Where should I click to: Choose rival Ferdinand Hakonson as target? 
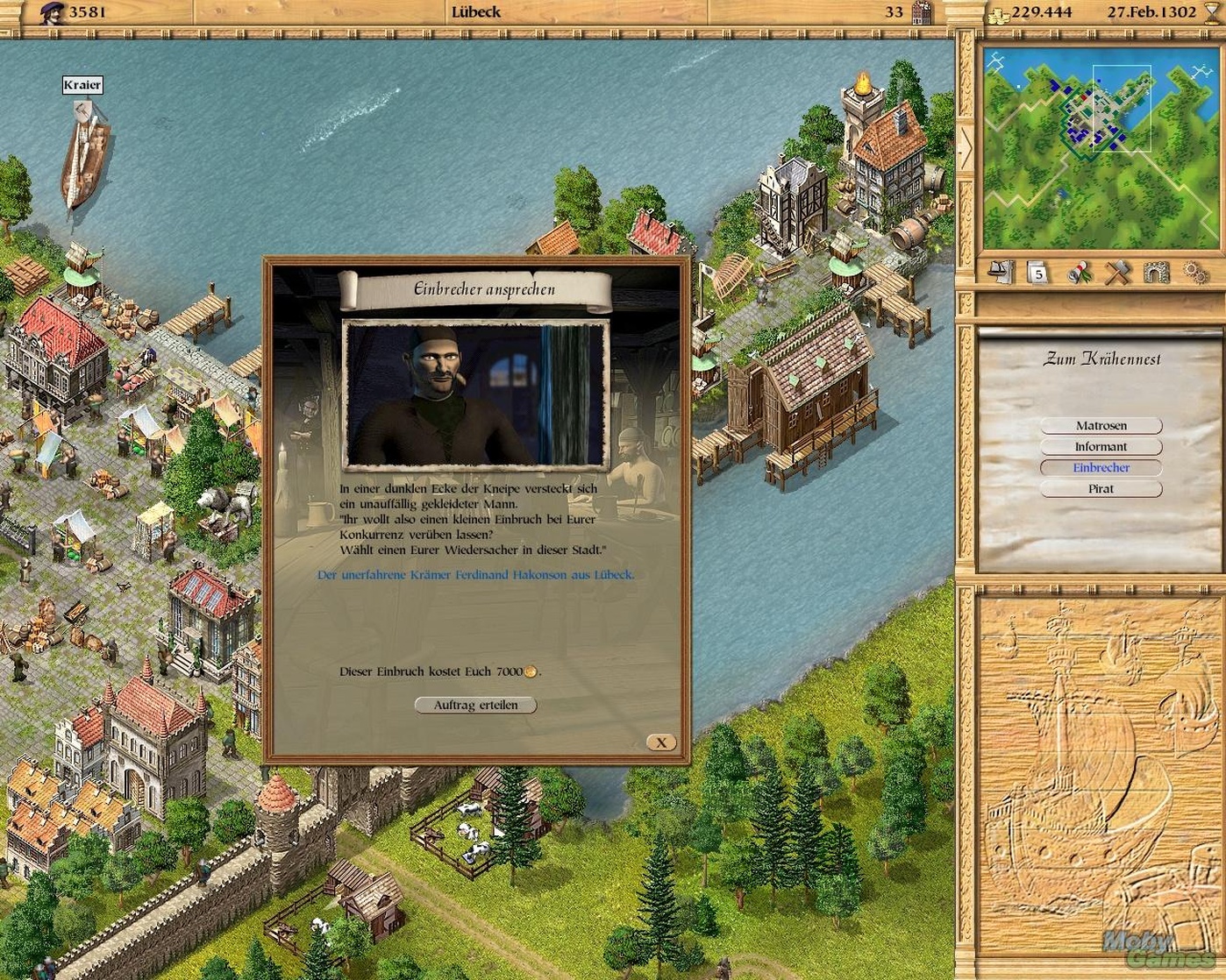coord(474,575)
